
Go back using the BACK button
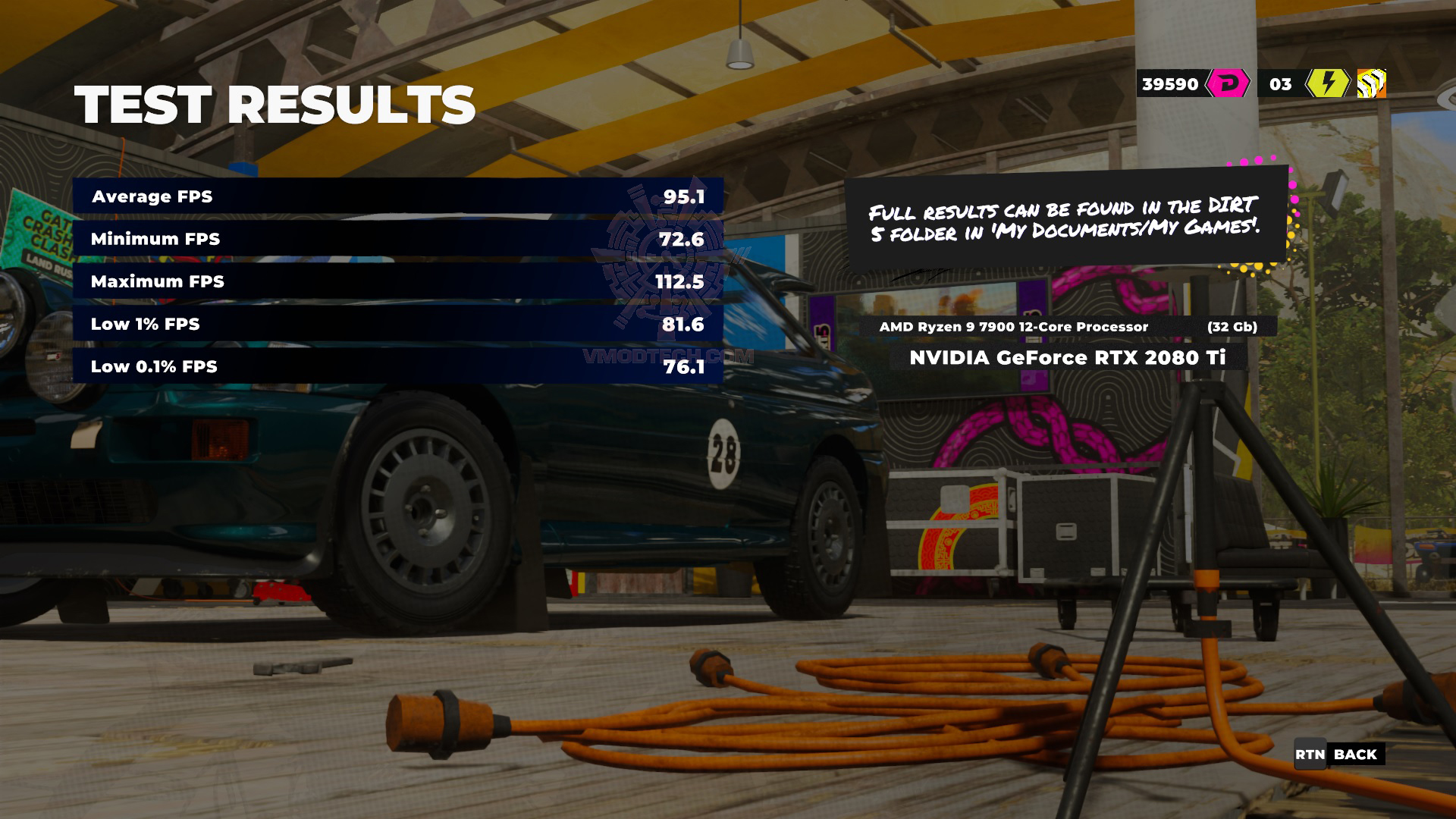click(x=1338, y=754)
